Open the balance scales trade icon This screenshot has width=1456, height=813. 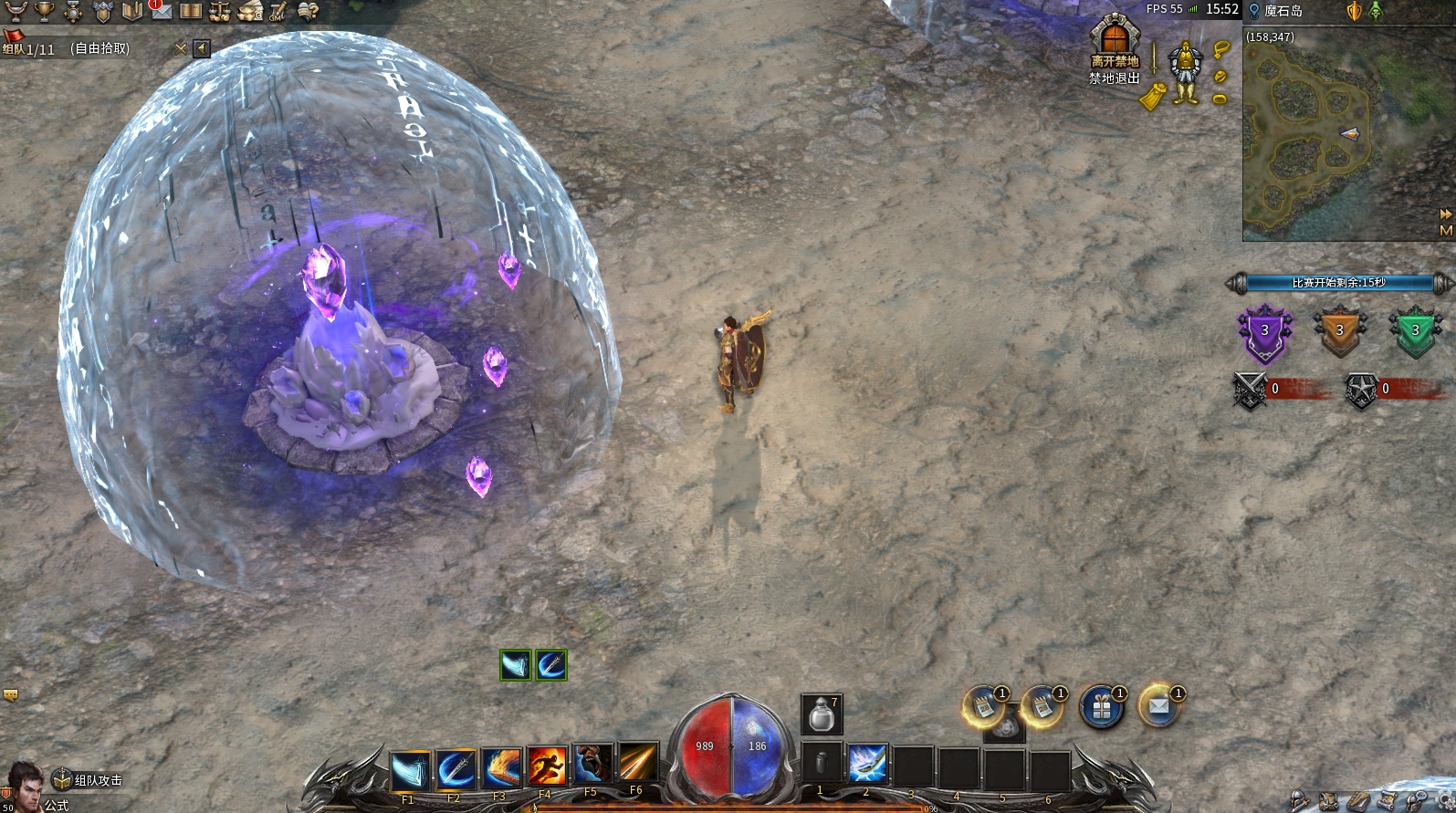pos(220,11)
